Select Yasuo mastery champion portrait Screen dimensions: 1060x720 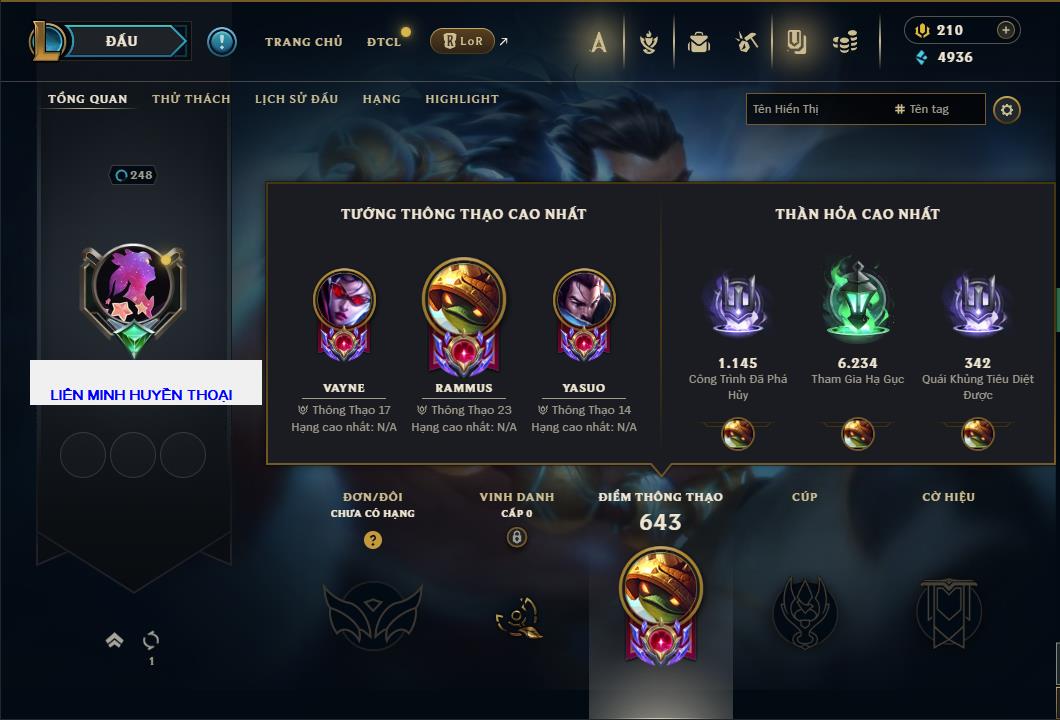click(x=584, y=301)
